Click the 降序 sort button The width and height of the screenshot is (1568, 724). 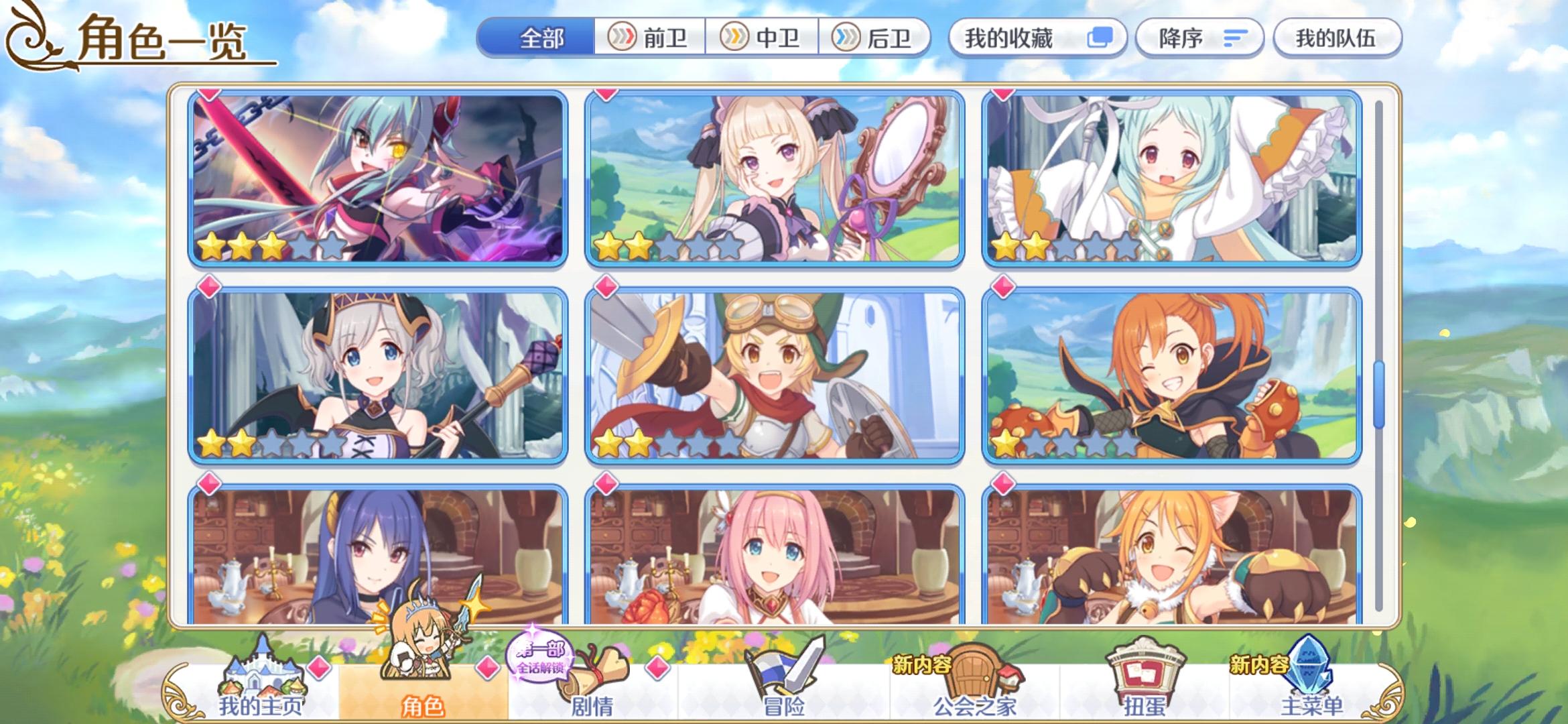pyautogui.click(x=1199, y=39)
